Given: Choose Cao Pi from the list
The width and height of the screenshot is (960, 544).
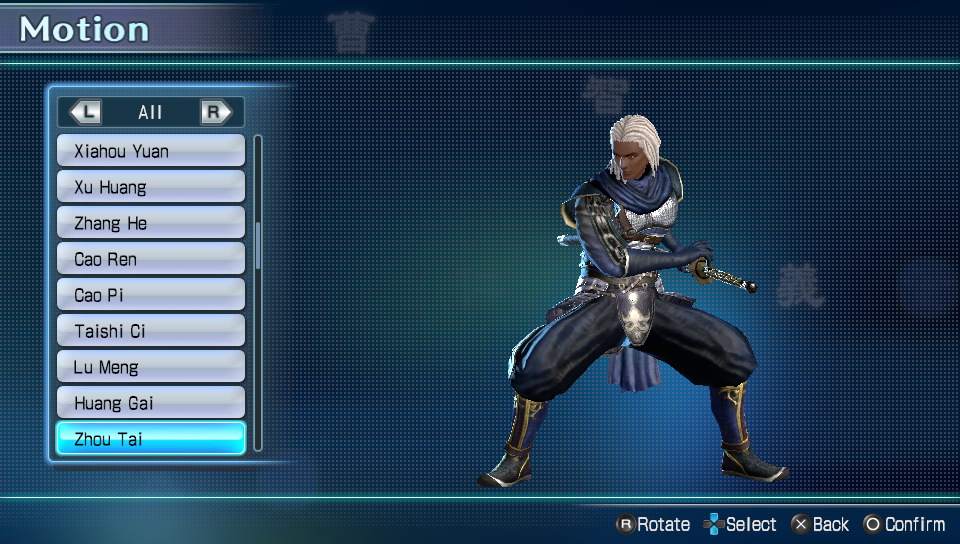Looking at the screenshot, I should point(150,295).
